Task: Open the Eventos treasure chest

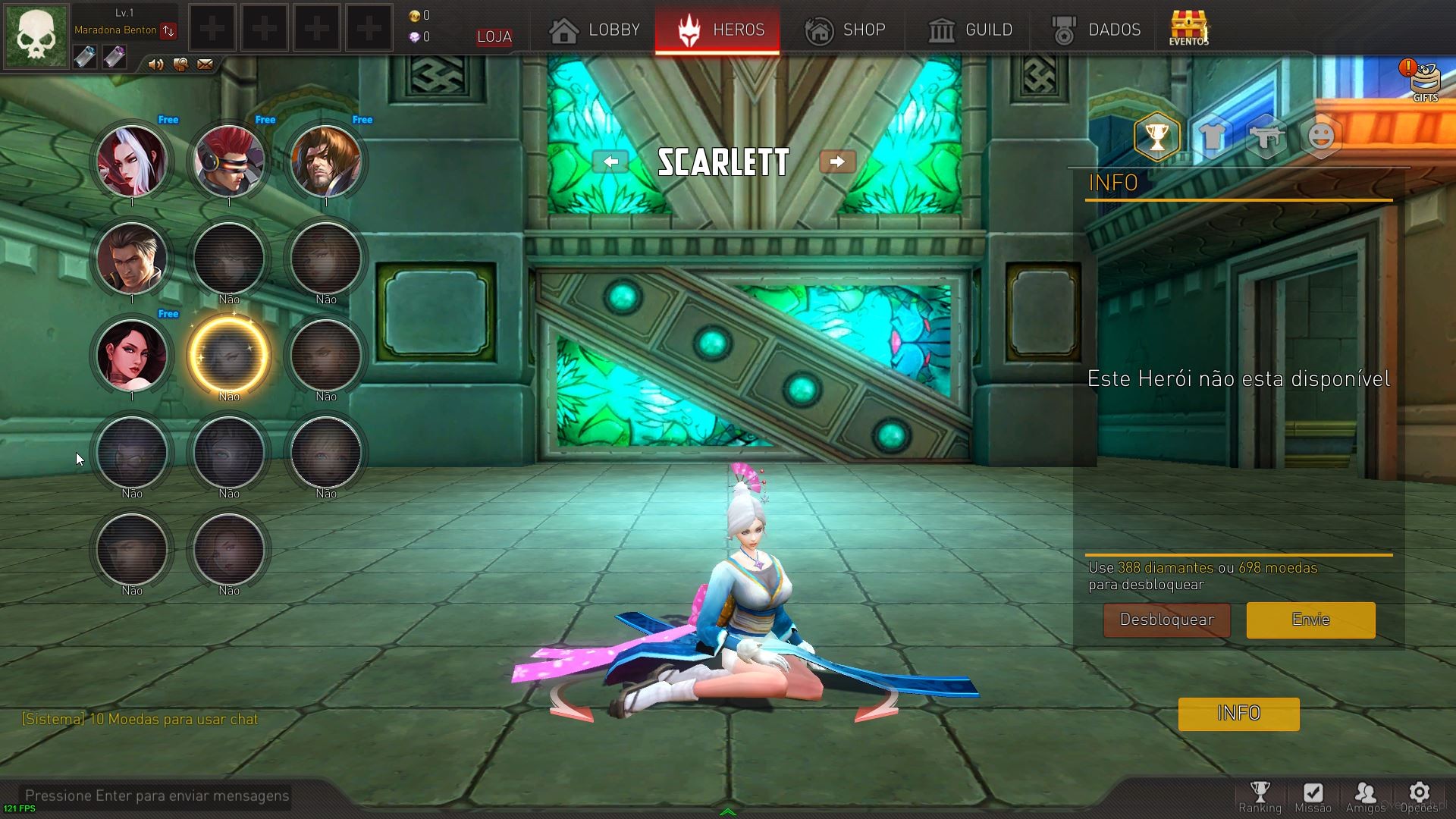Action: (x=1188, y=28)
